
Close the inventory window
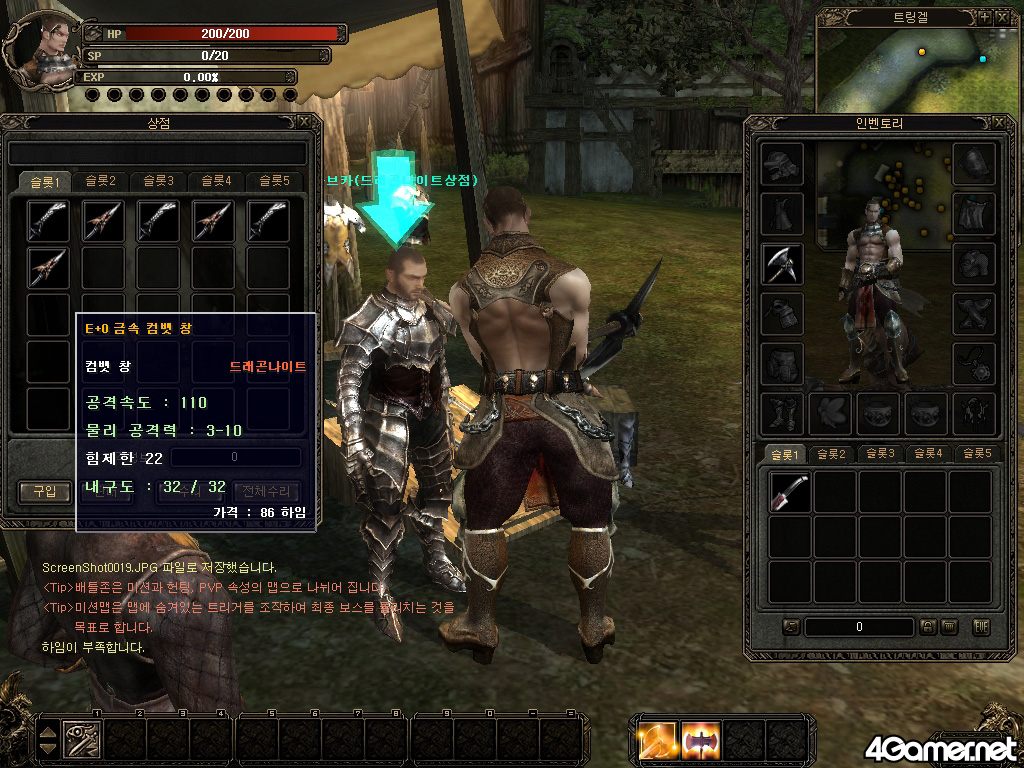pyautogui.click(x=998, y=122)
